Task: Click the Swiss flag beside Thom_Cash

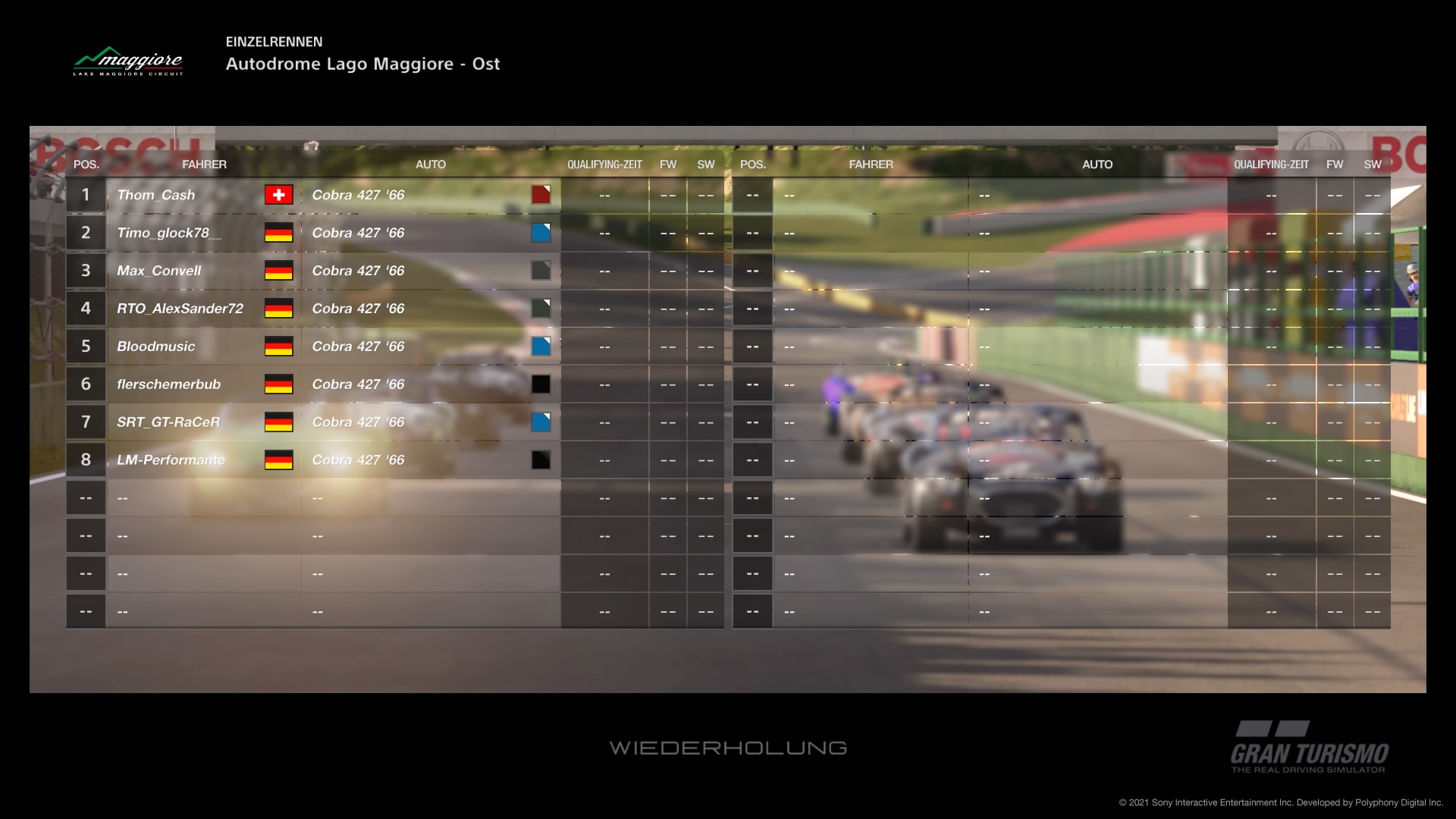Action: tap(278, 195)
